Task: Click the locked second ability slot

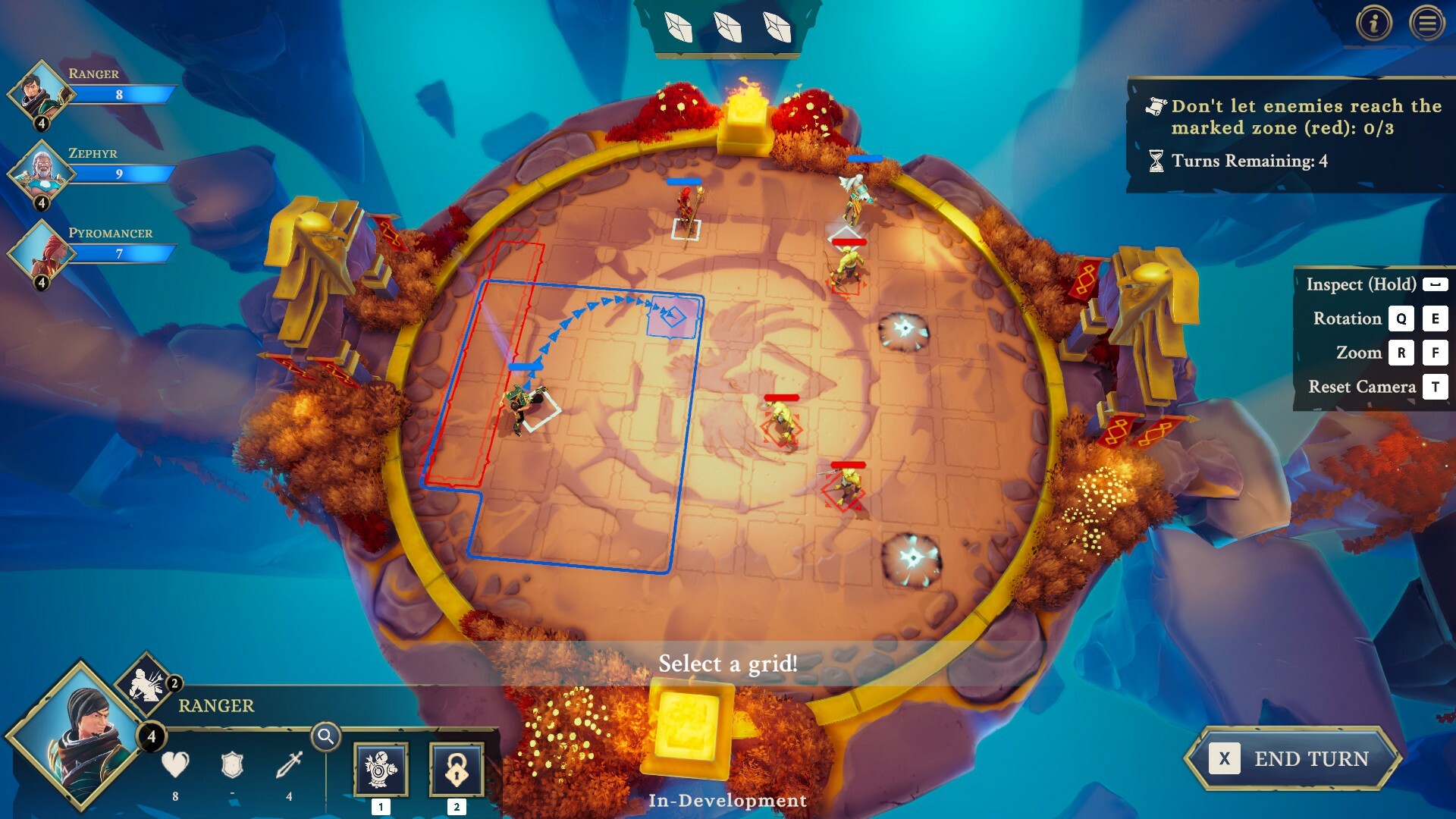Action: click(x=456, y=768)
